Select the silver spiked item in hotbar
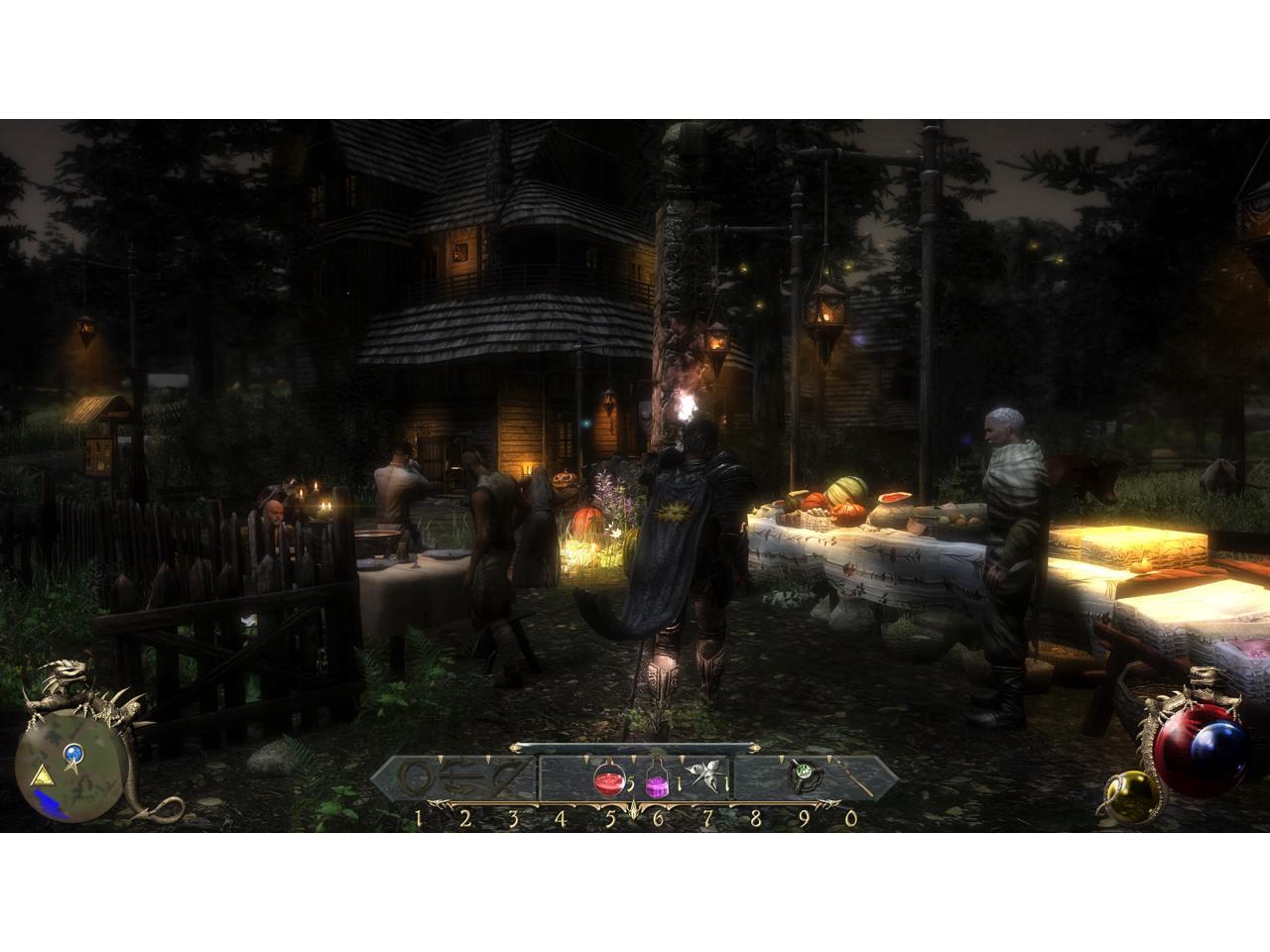The image size is (1270, 952). 706,778
